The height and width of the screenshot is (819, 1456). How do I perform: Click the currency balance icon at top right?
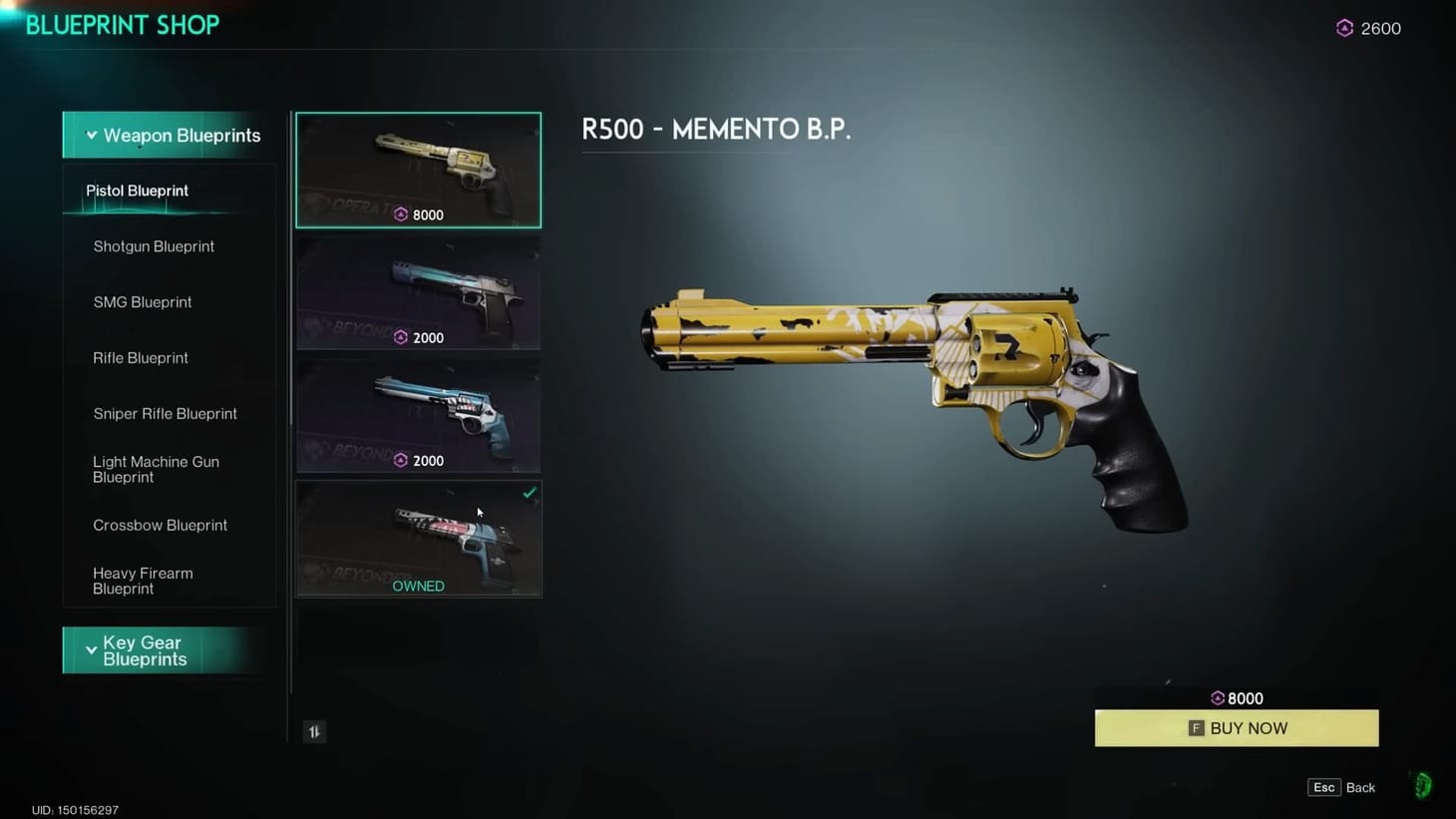(1344, 28)
